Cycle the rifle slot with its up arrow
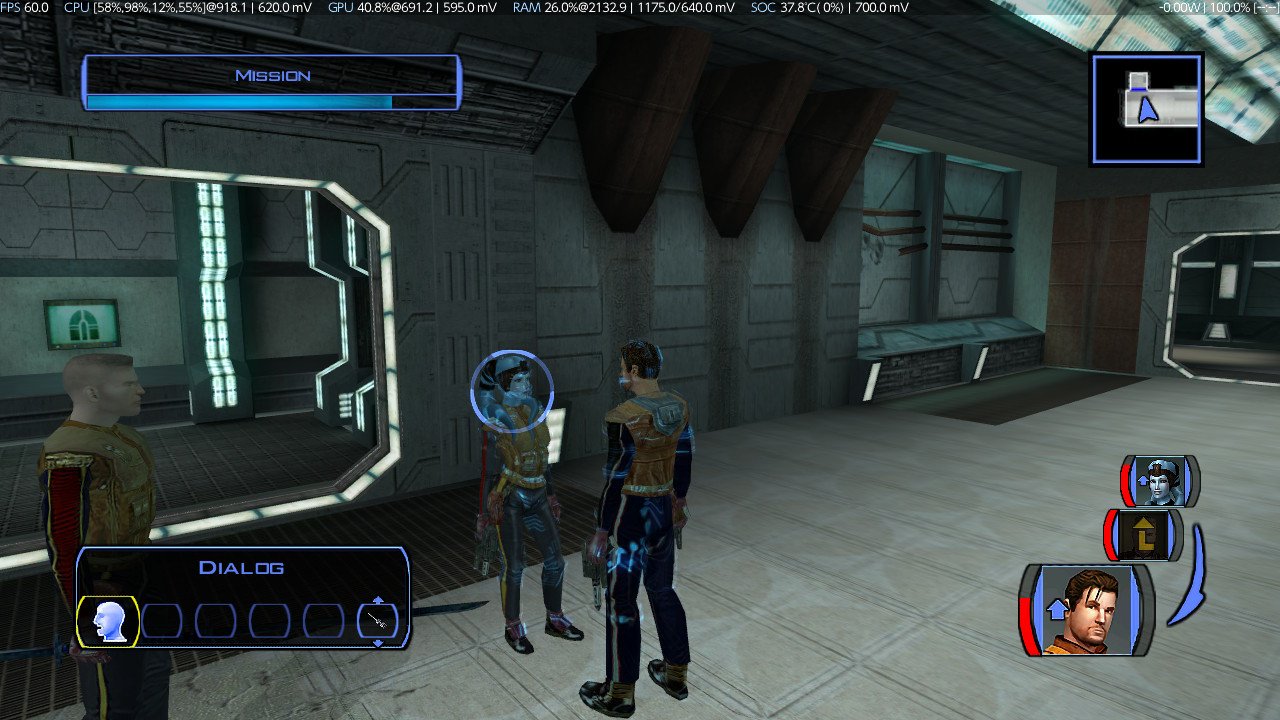Viewport: 1280px width, 720px height. 378,601
